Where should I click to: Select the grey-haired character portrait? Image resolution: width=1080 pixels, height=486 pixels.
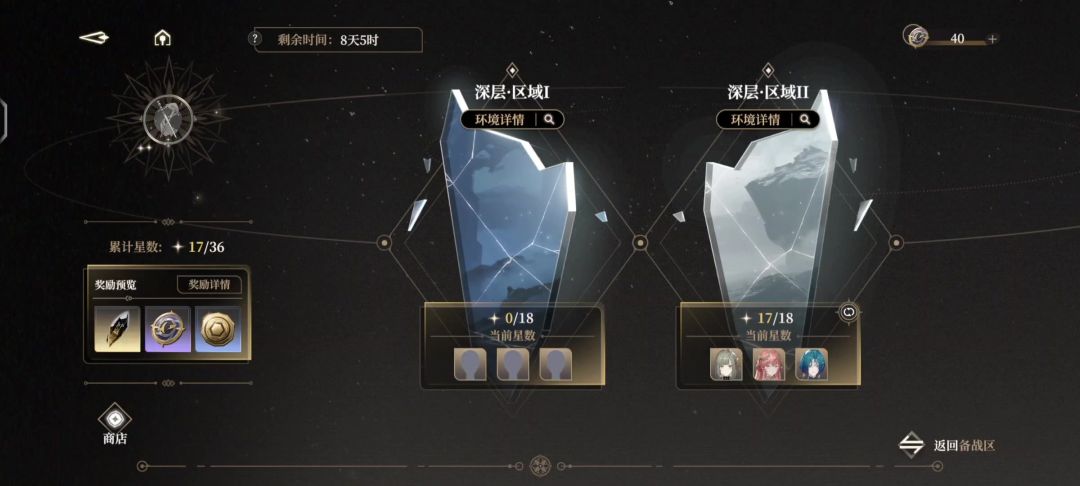click(x=726, y=364)
